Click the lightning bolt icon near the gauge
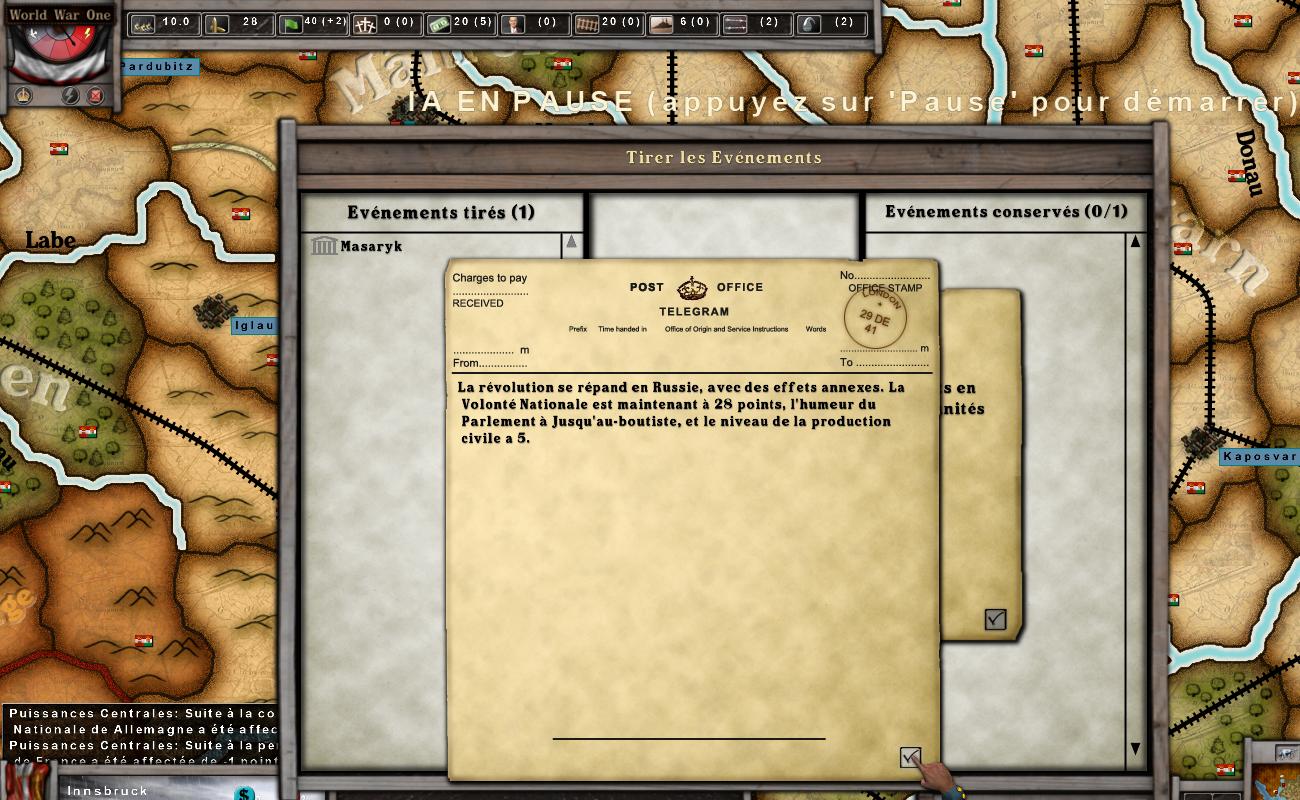This screenshot has height=800, width=1300. [69, 94]
